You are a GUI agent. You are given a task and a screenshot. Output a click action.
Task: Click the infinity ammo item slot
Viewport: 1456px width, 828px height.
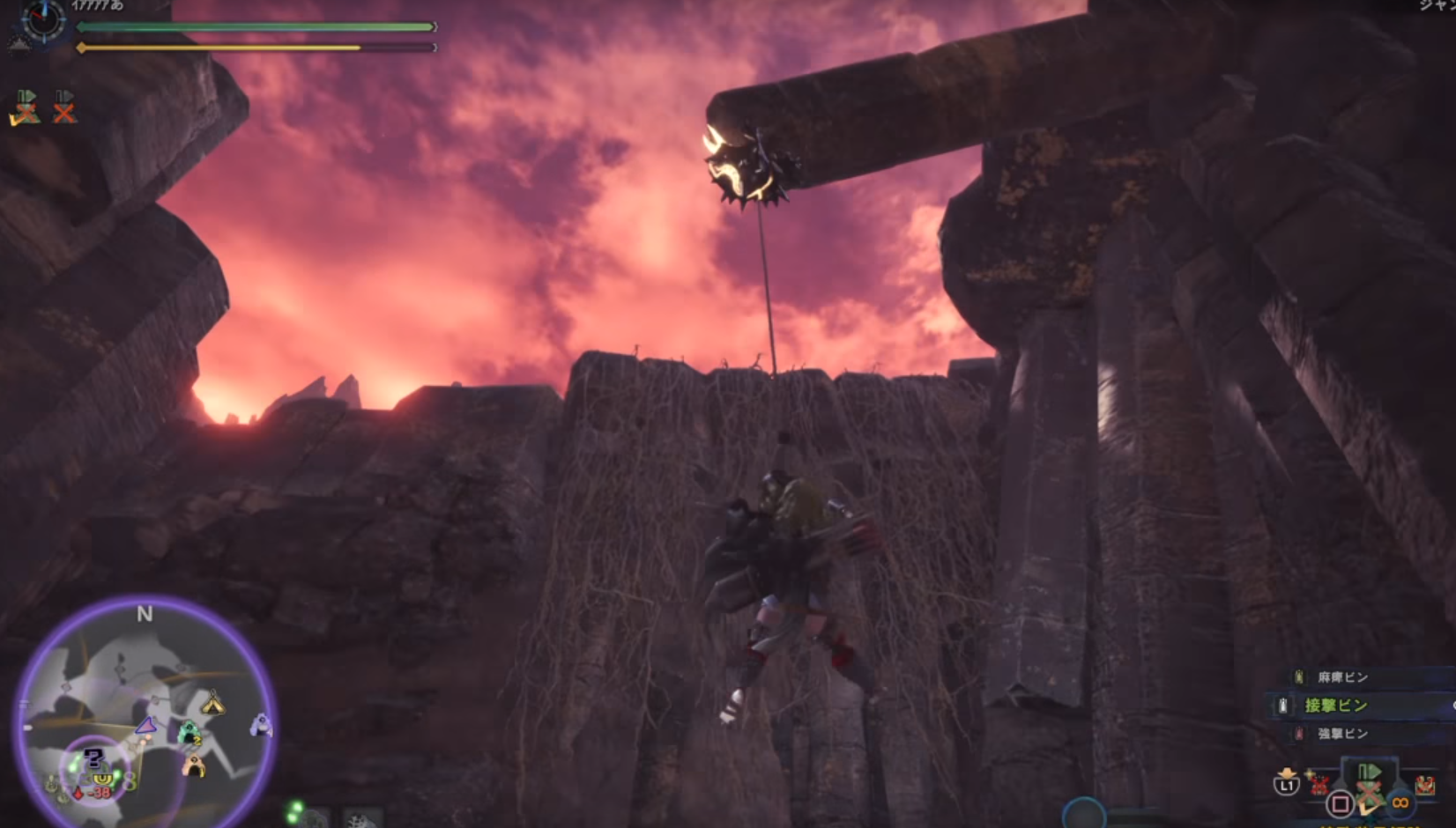click(x=1400, y=802)
